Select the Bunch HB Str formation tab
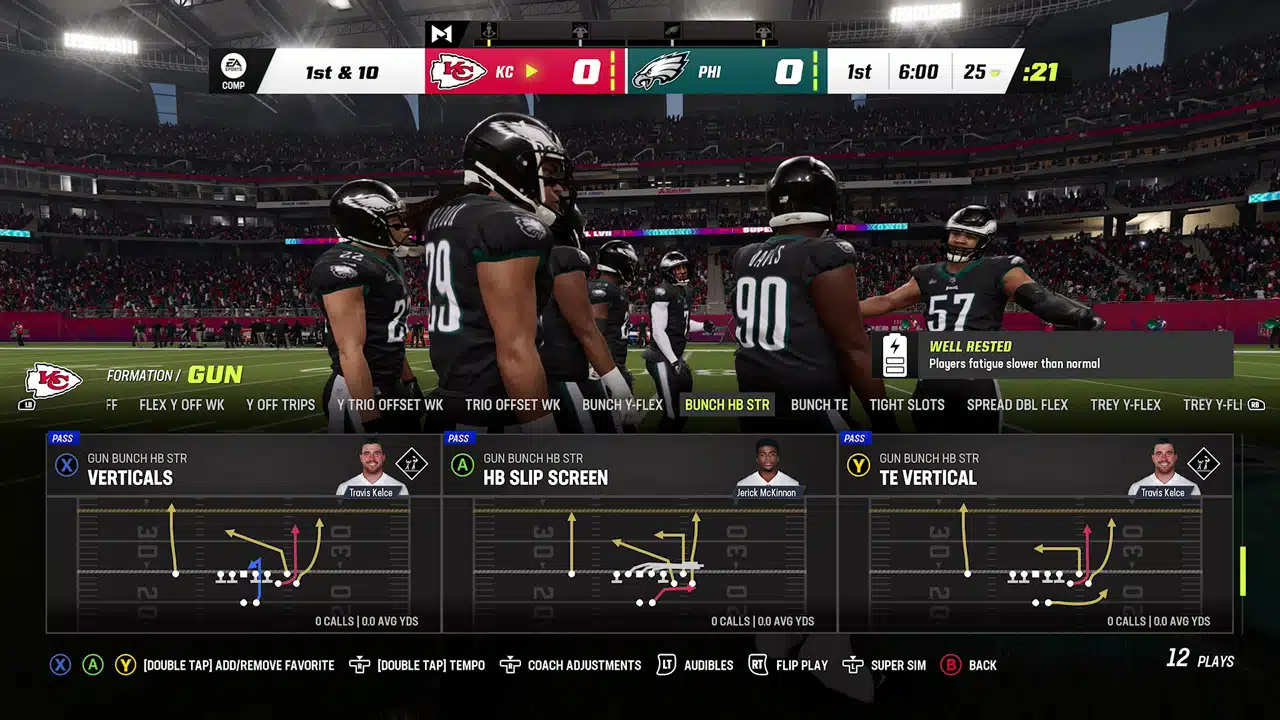Image resolution: width=1280 pixels, height=720 pixels. (727, 405)
